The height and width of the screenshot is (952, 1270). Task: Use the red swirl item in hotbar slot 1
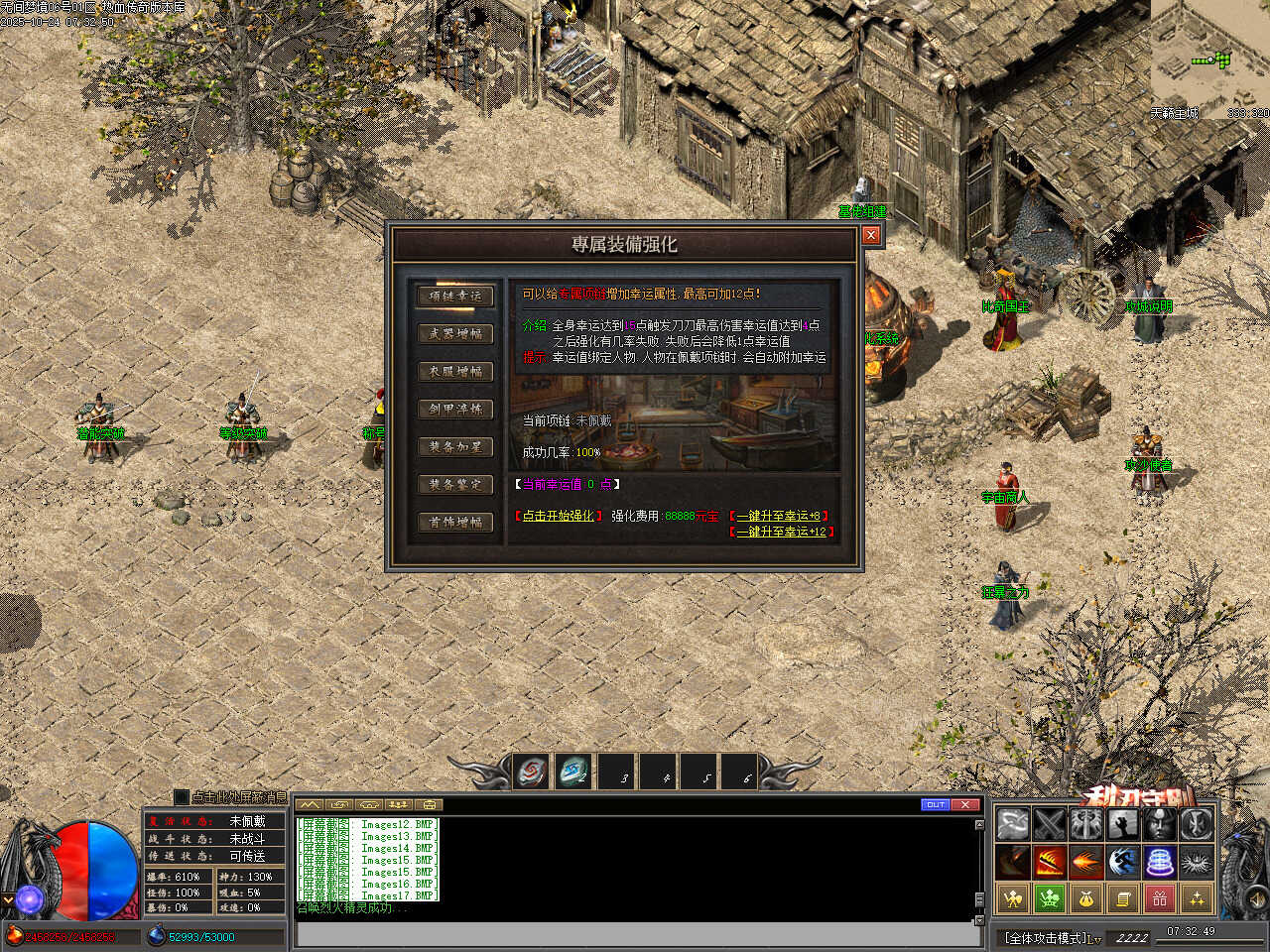(x=532, y=772)
